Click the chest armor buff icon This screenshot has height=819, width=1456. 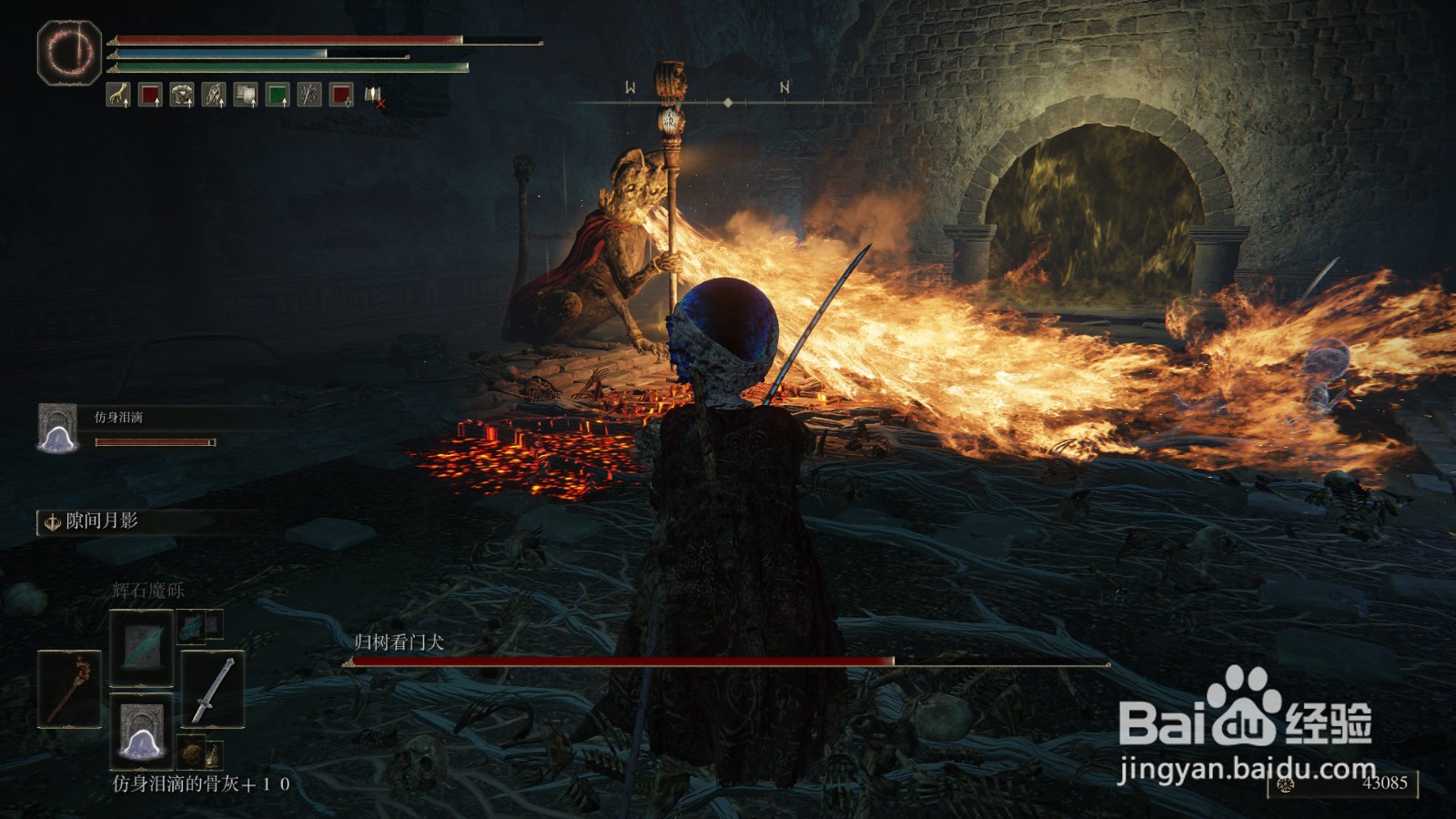pyautogui.click(x=182, y=95)
